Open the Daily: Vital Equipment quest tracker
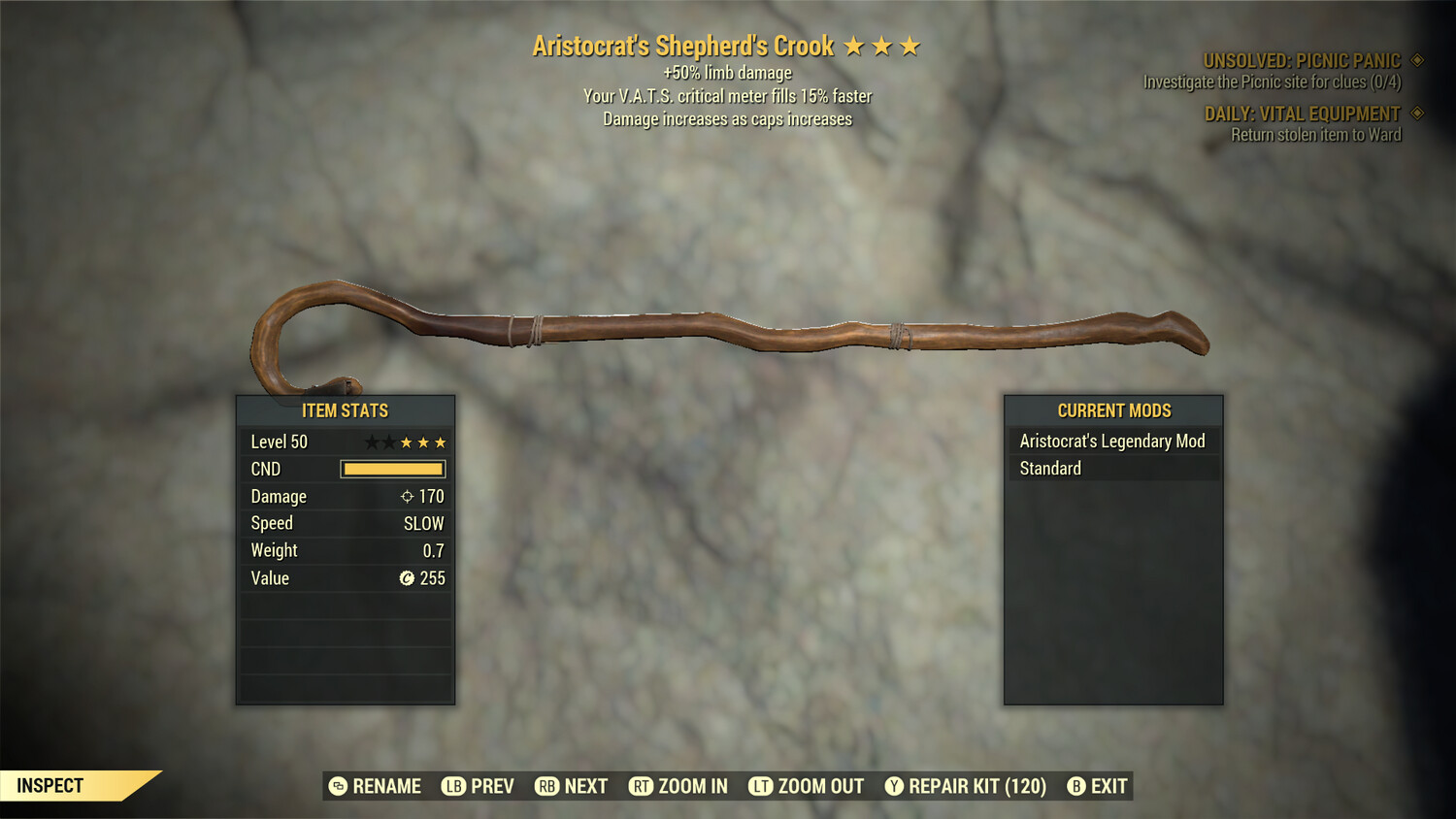 click(1302, 115)
